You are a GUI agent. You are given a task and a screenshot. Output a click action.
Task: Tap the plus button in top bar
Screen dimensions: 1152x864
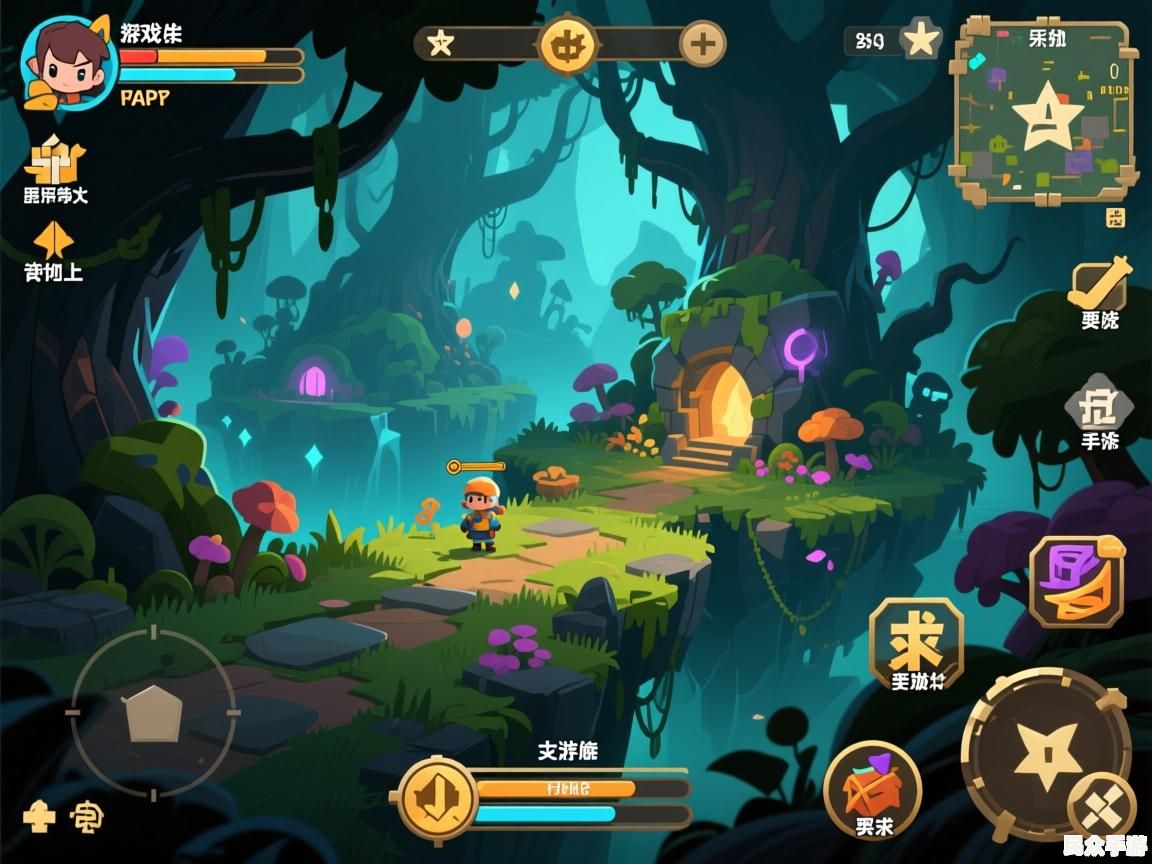click(x=703, y=43)
